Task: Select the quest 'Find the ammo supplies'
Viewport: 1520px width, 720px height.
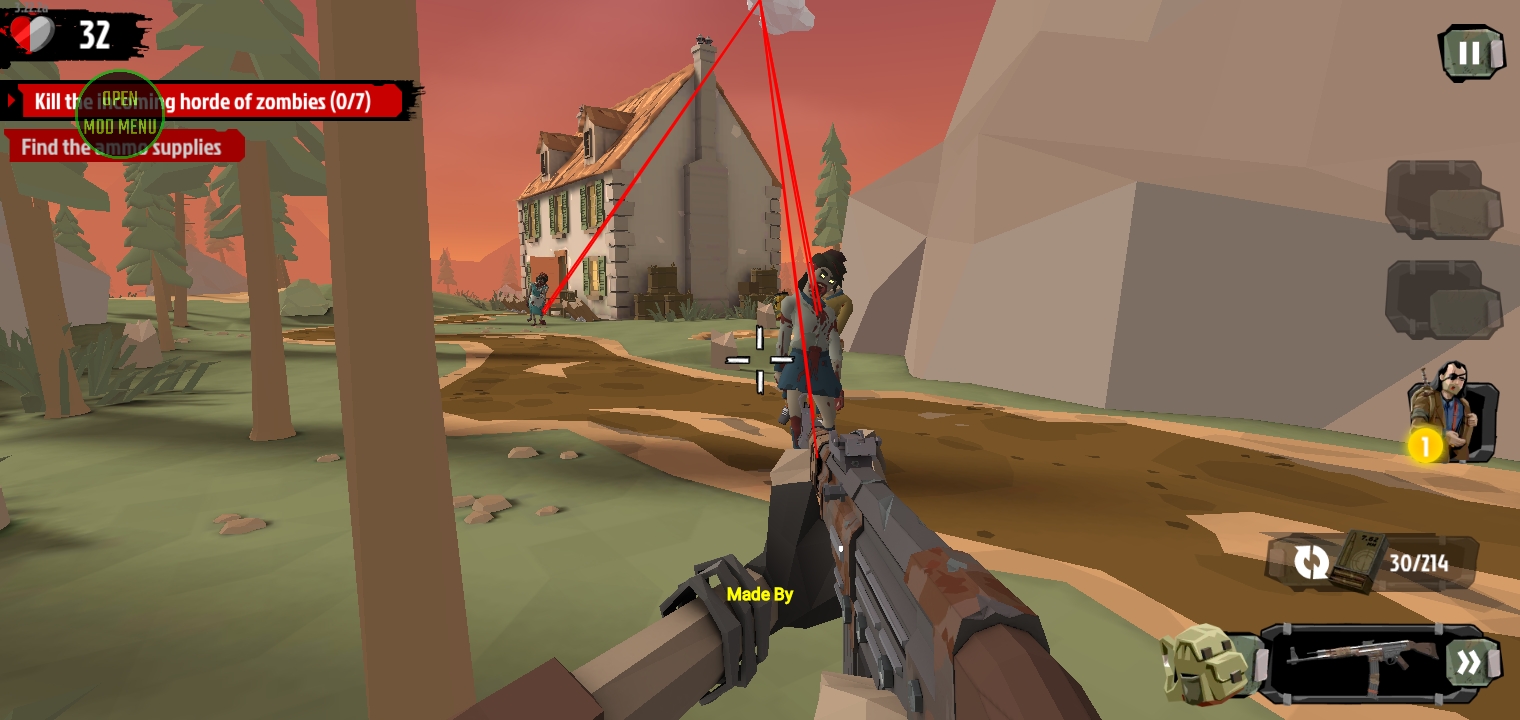Action: 120,147
